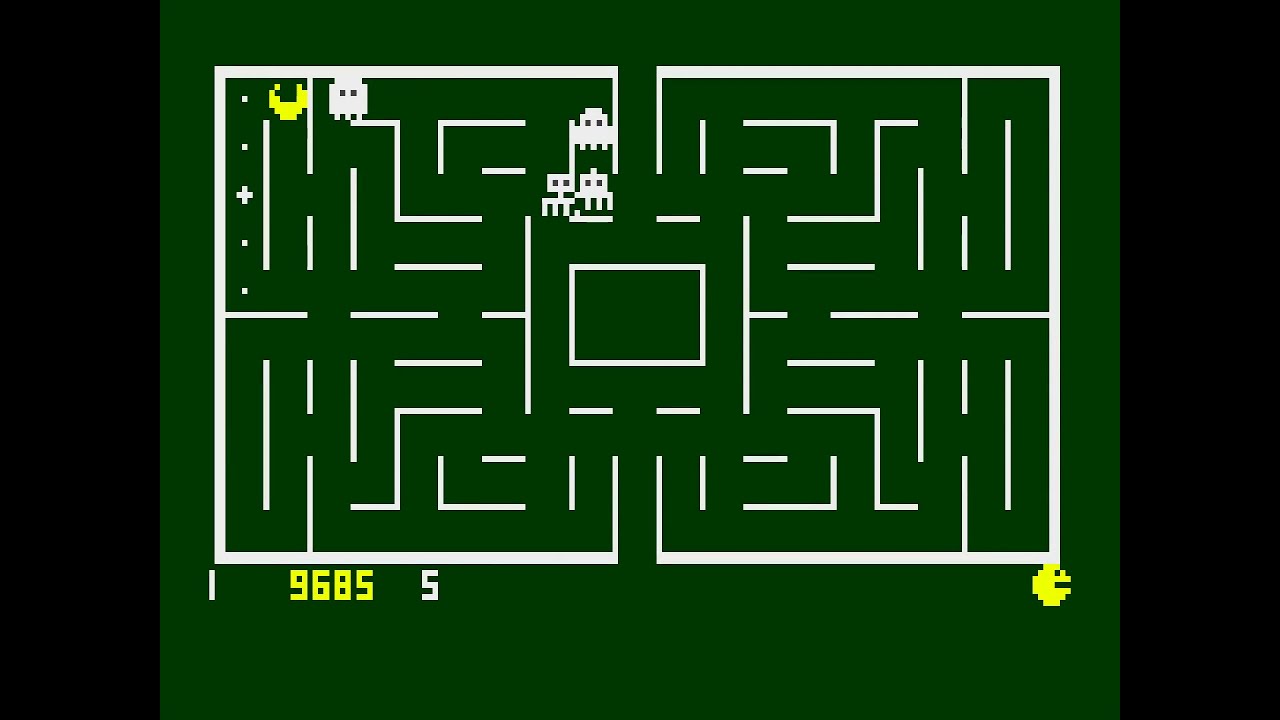Open the central square box of the maze
The image size is (1280, 720).
637,312
